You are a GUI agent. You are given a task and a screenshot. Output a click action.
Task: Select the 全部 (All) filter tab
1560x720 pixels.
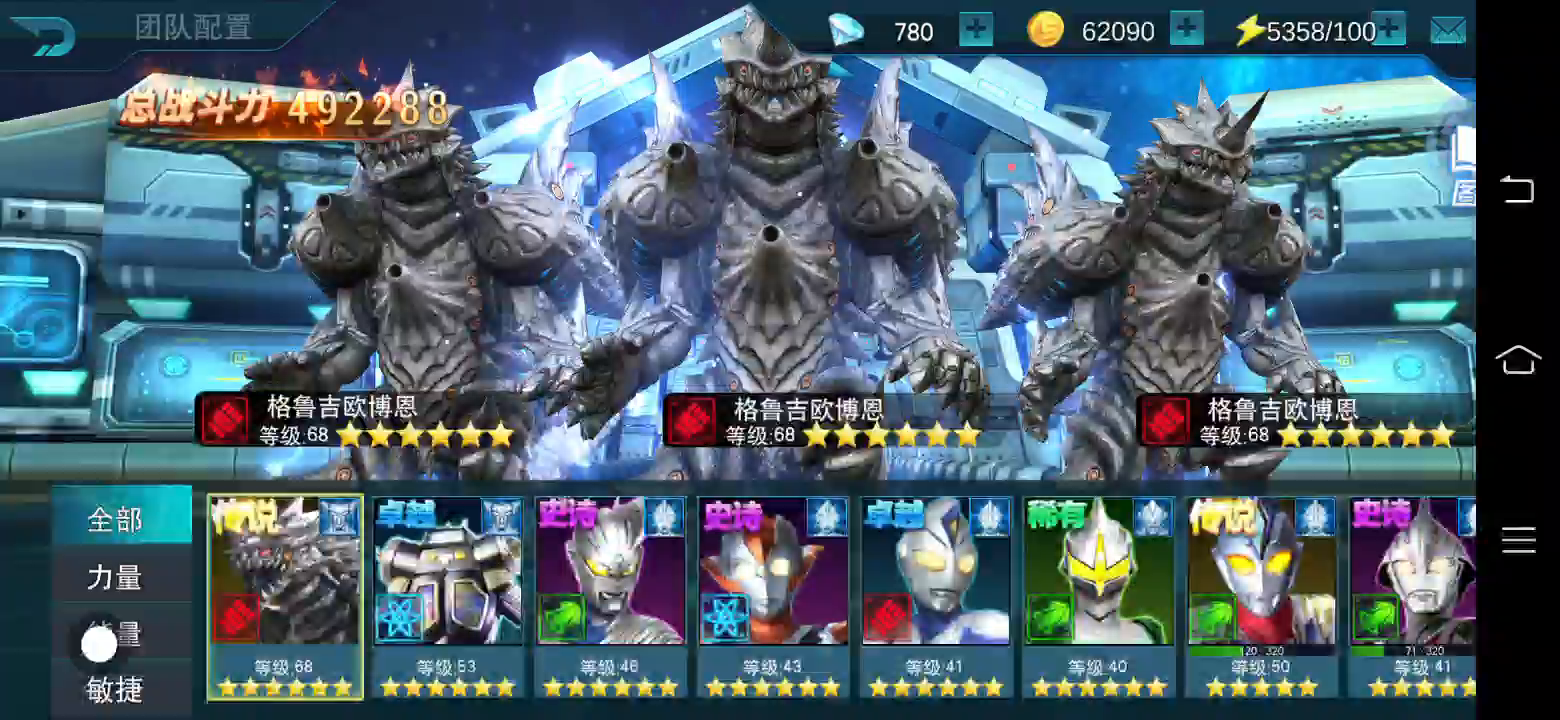click(115, 520)
